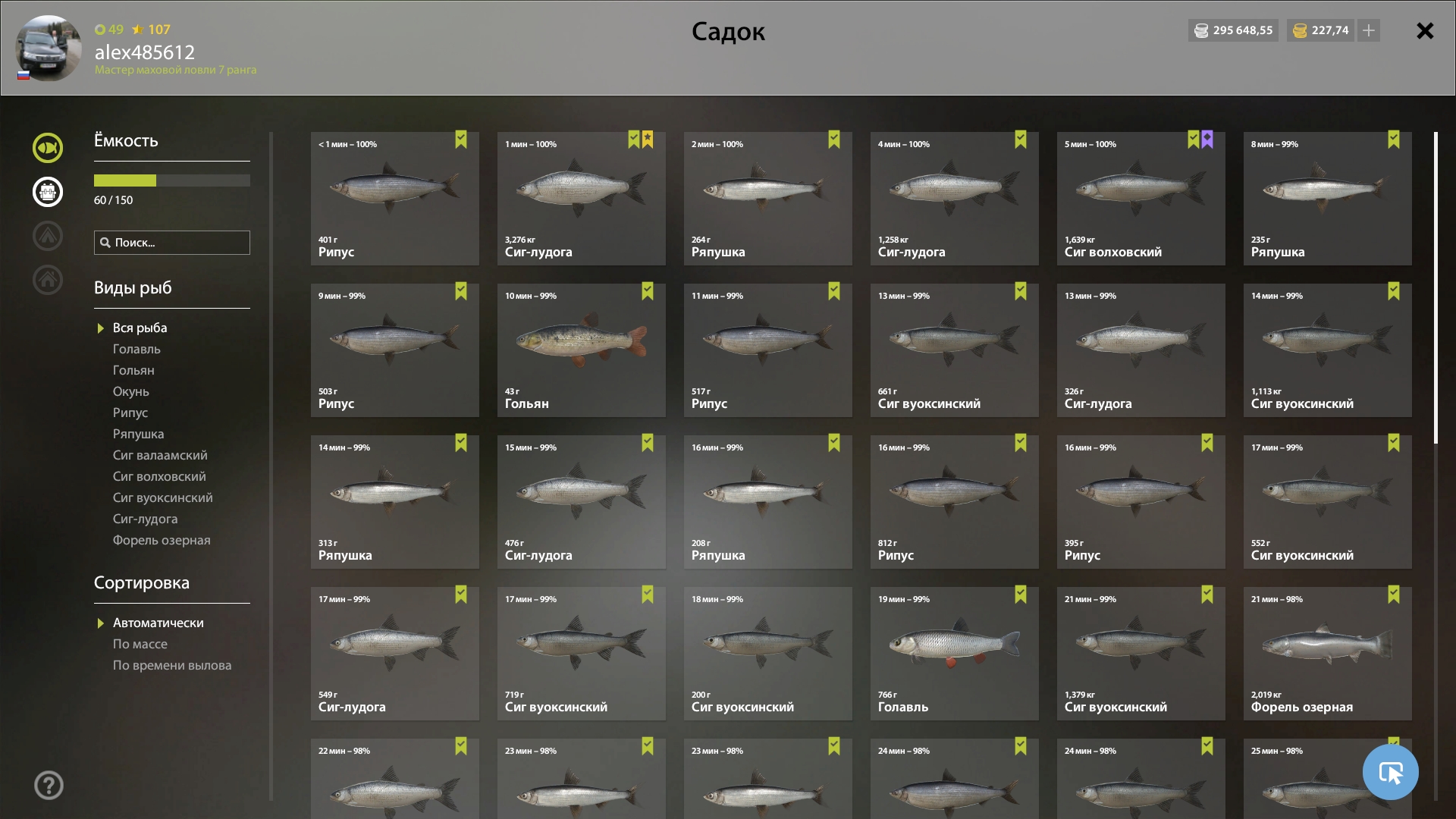Sort the catch По массе
This screenshot has width=1456, height=819.
tap(140, 644)
